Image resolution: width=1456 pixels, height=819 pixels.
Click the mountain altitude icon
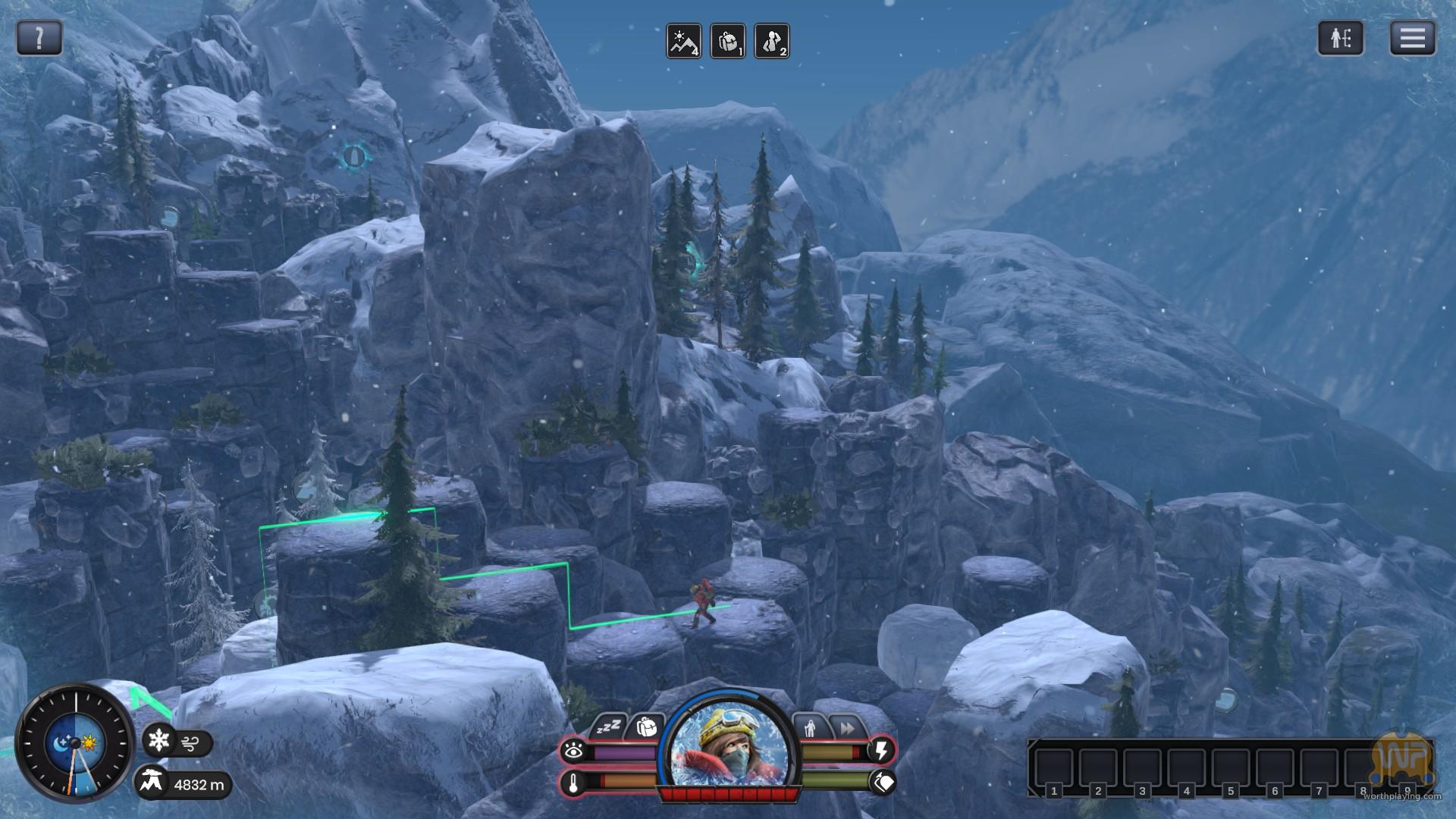point(152,782)
